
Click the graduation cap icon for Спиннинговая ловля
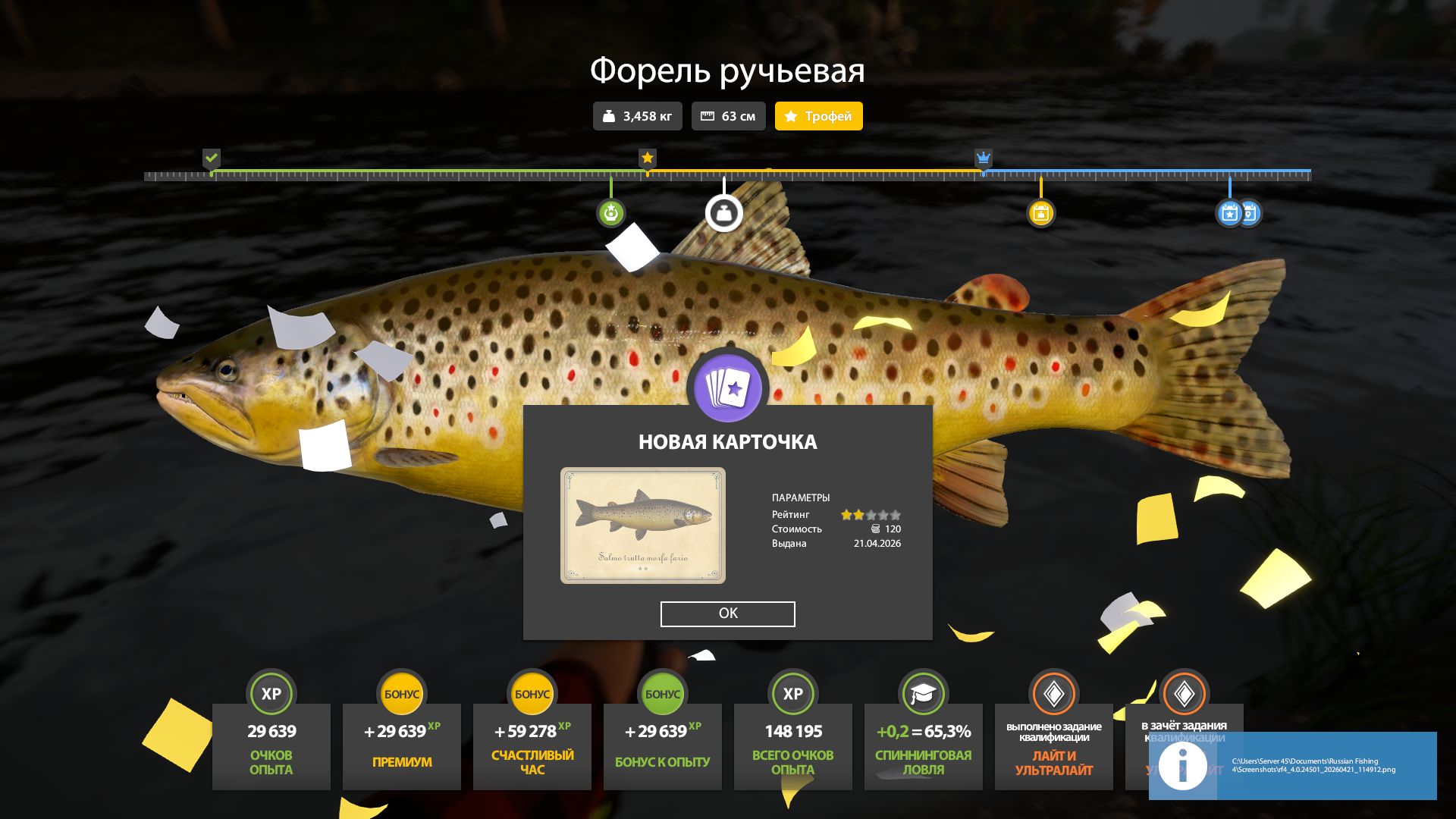click(x=923, y=693)
